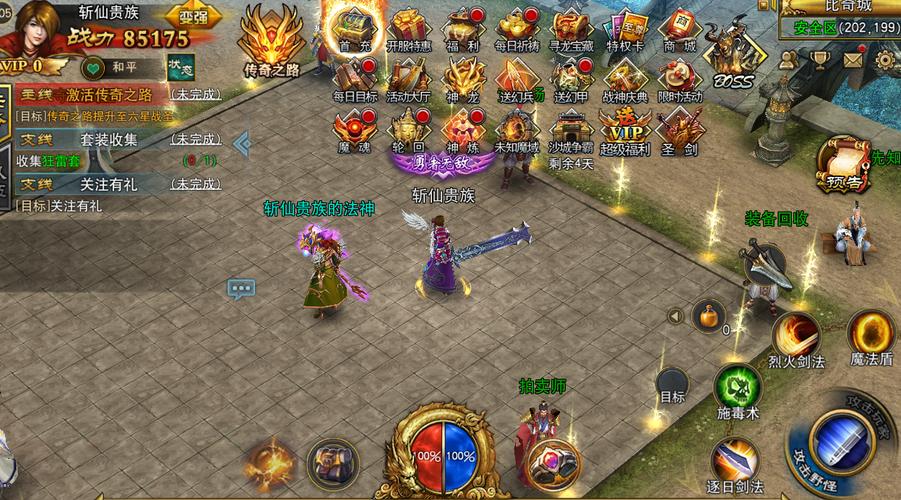
Task: Open the 轮回 reincarnation icon
Action: point(408,131)
